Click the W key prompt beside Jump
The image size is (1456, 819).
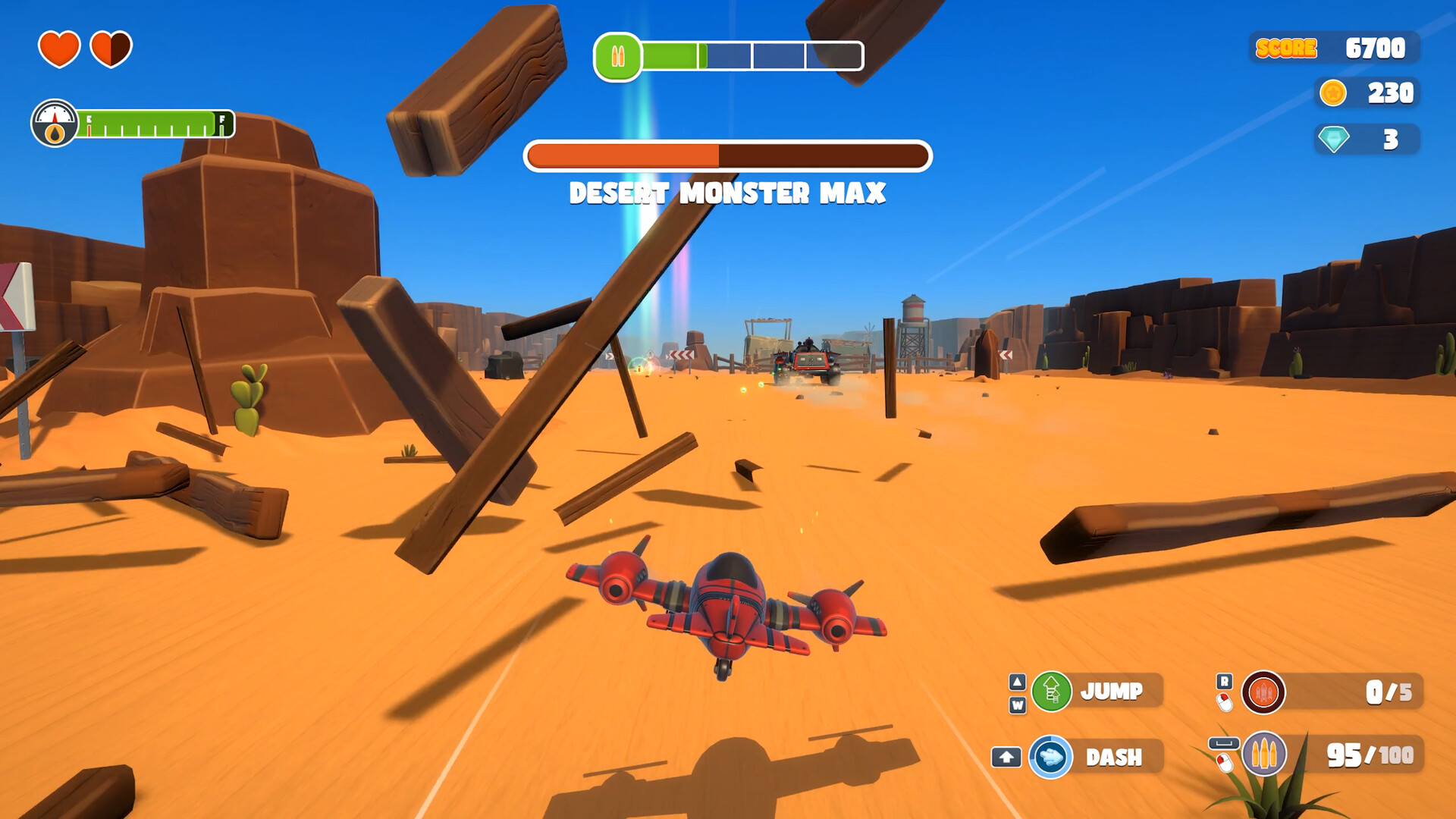[1016, 705]
